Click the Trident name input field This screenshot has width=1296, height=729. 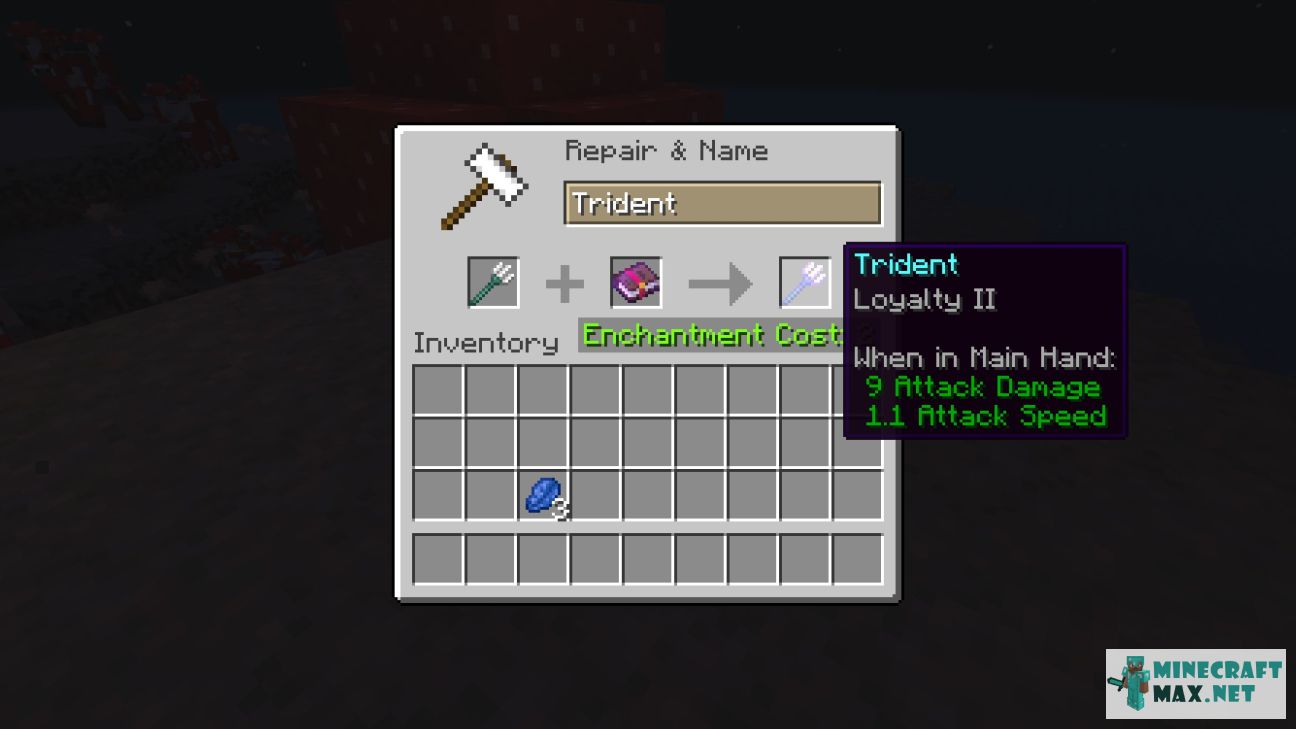click(722, 203)
